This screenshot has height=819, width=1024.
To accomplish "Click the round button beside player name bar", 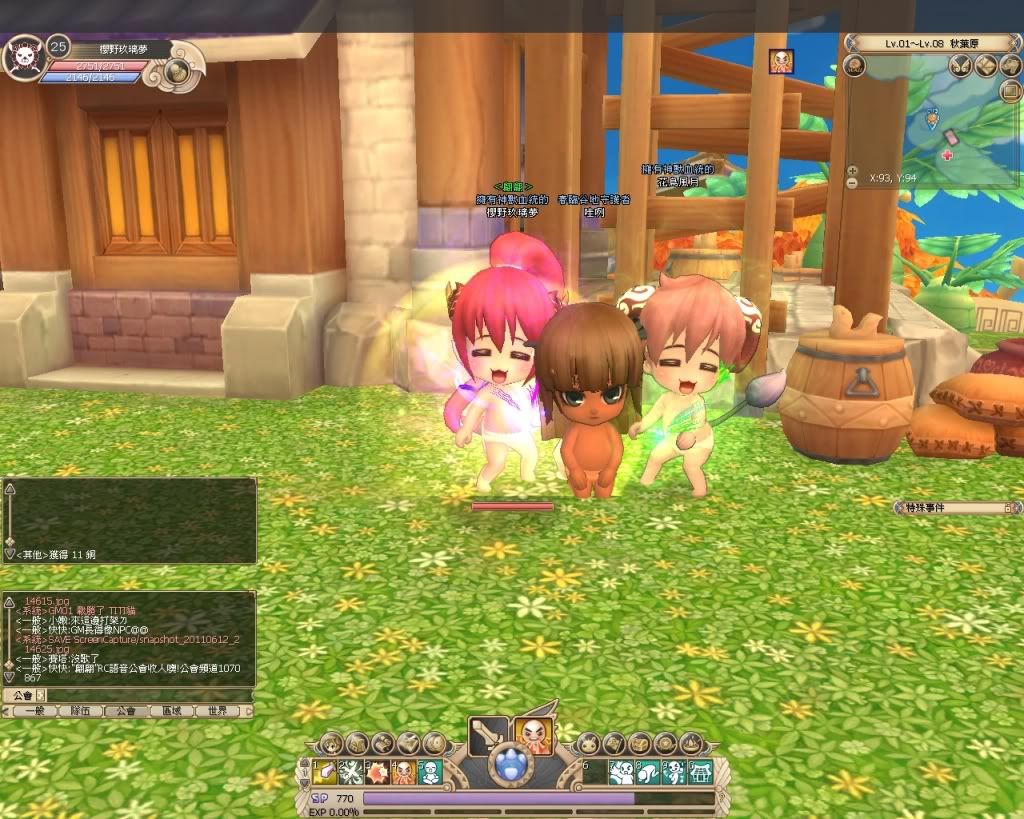I will pos(178,70).
